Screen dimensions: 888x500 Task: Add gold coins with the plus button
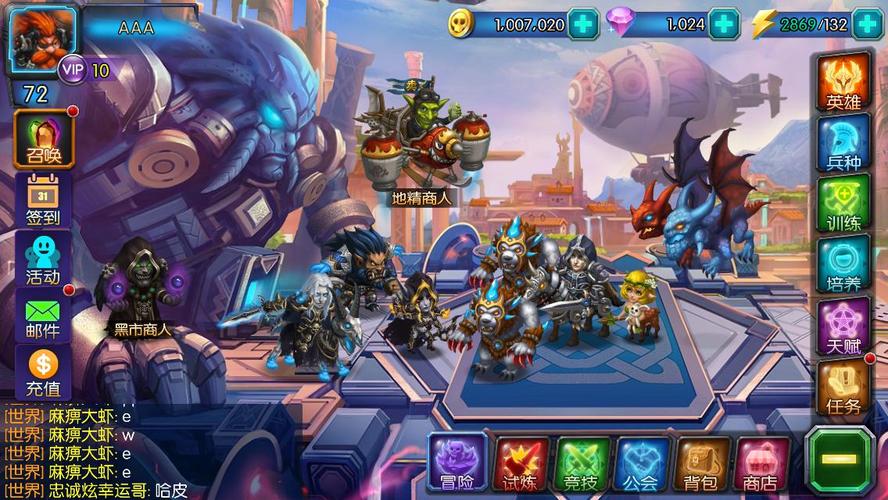point(581,24)
